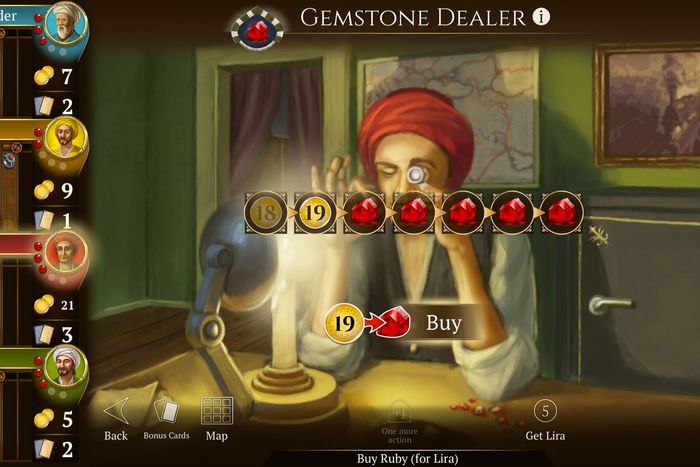
Task: Open the Map view
Action: pyautogui.click(x=217, y=417)
